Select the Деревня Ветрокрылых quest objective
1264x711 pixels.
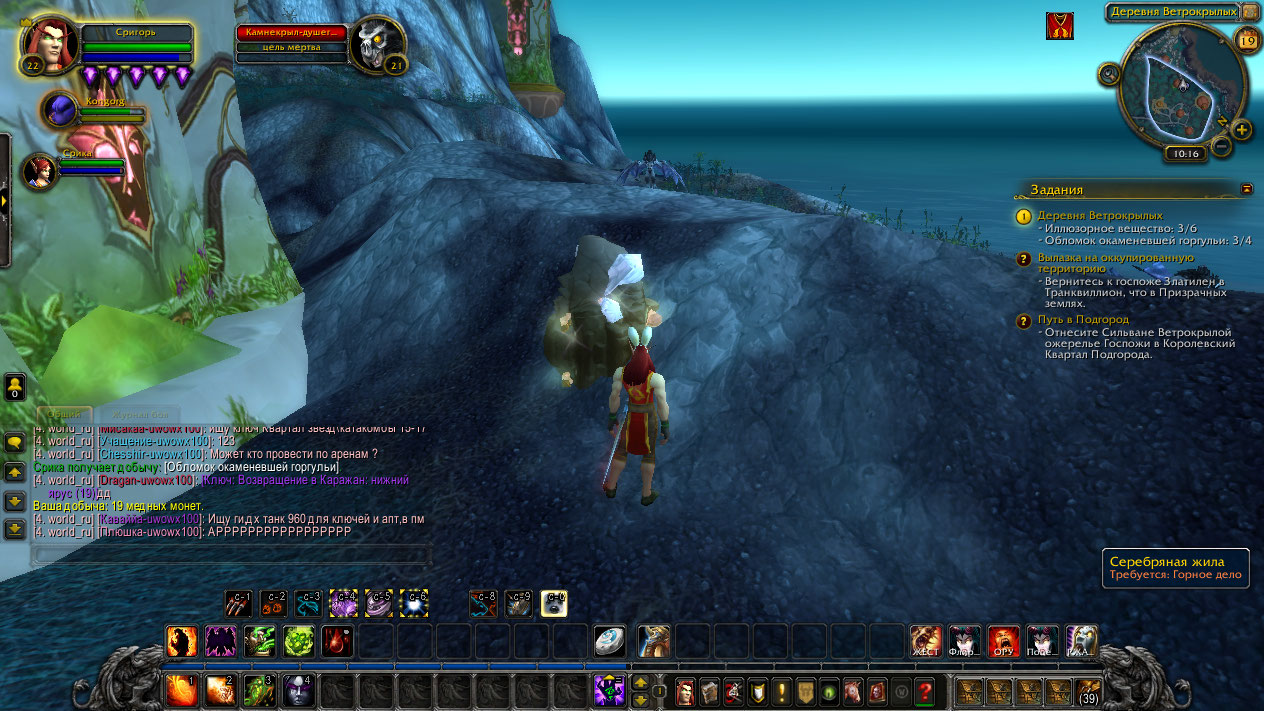point(1099,215)
